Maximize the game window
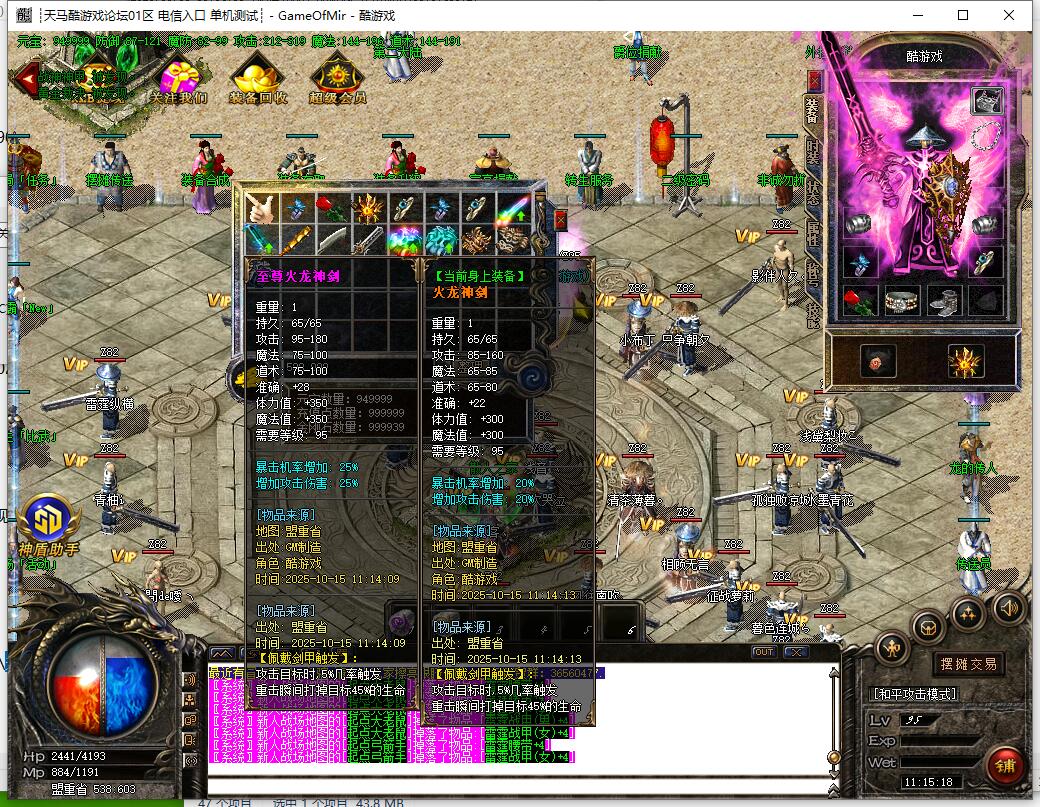Screen dimensions: 1040x807 963,15
